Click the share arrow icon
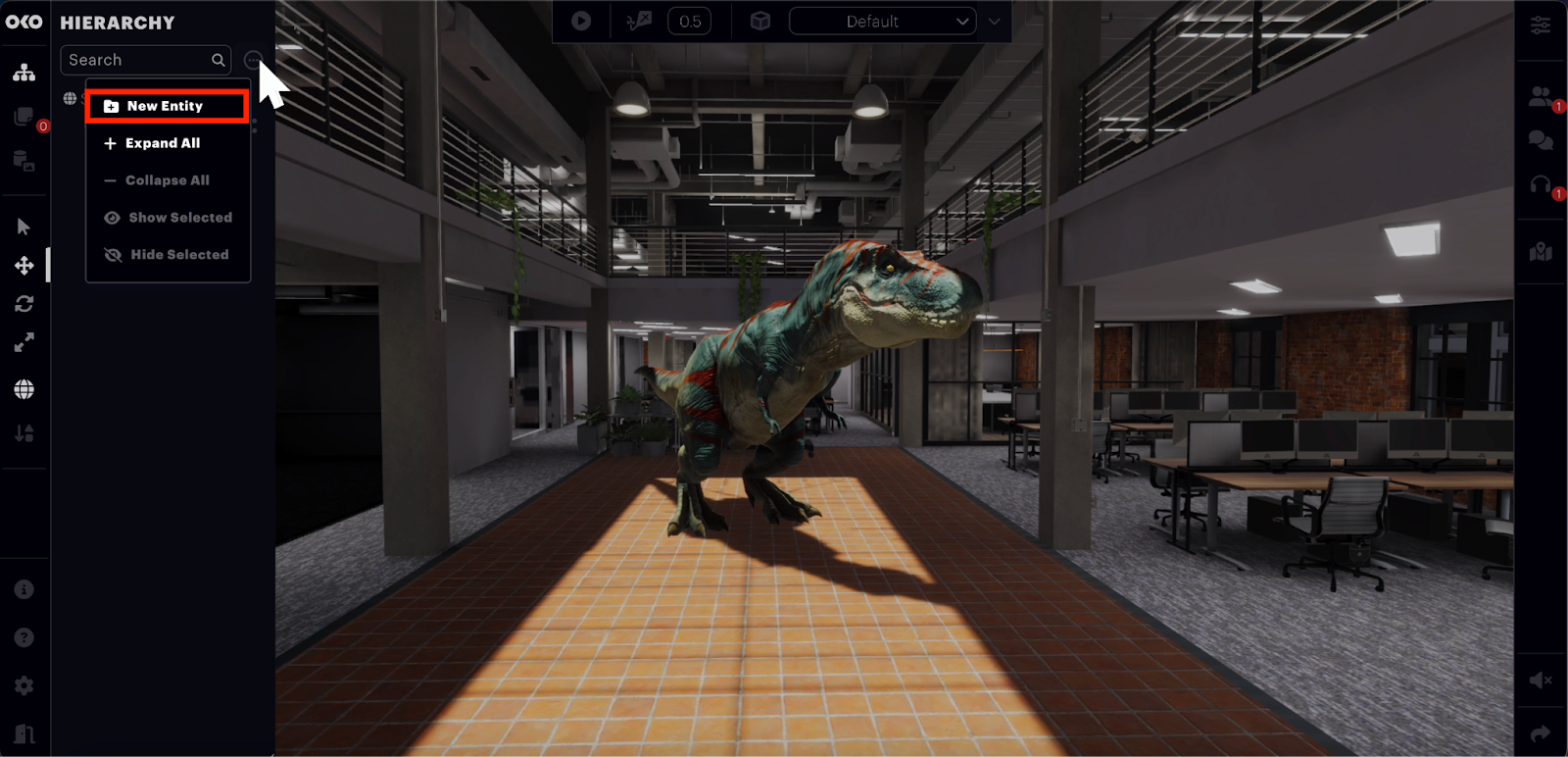The width and height of the screenshot is (1568, 757). pyautogui.click(x=1541, y=733)
